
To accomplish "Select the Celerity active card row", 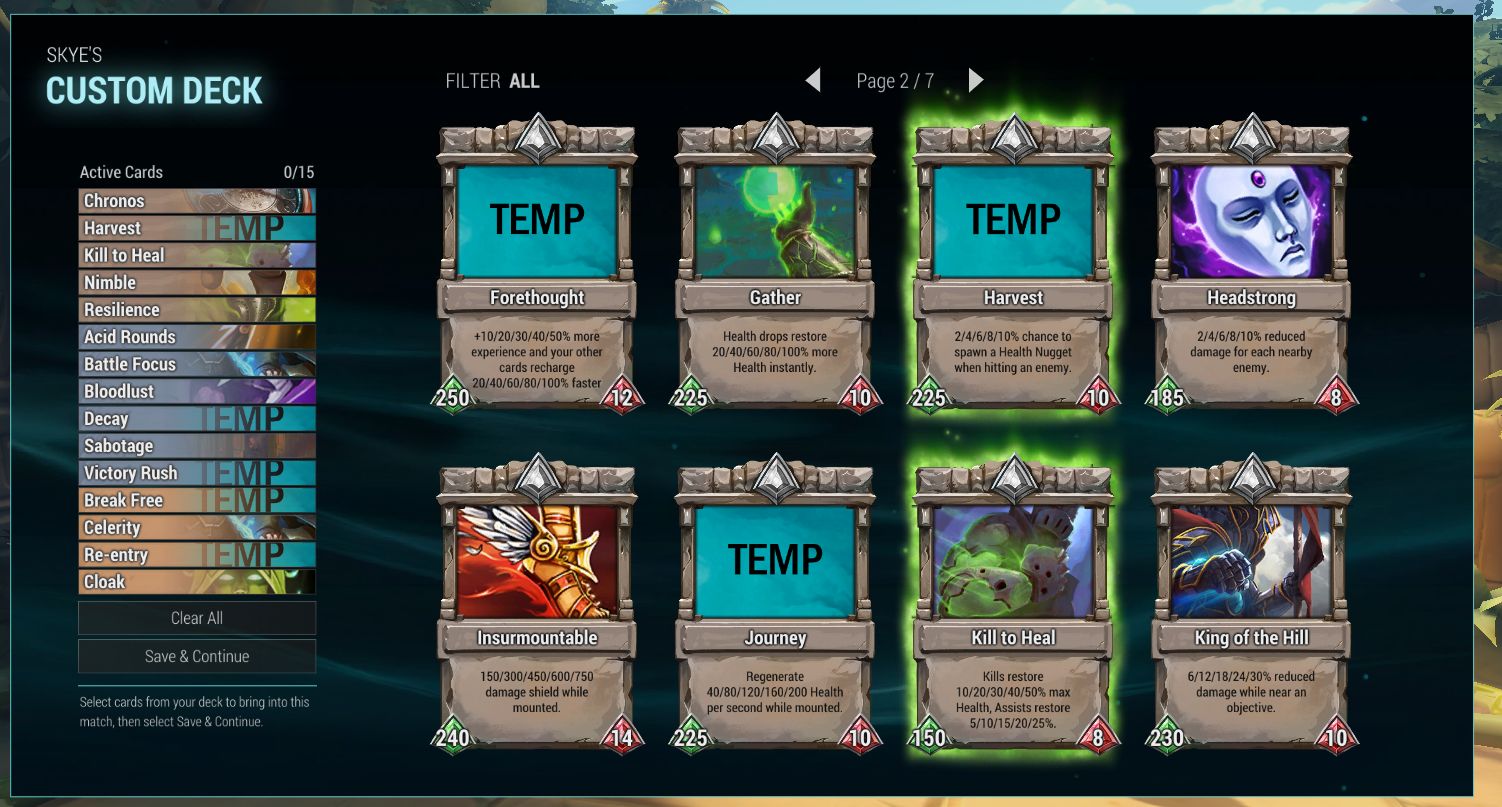I will click(x=197, y=527).
